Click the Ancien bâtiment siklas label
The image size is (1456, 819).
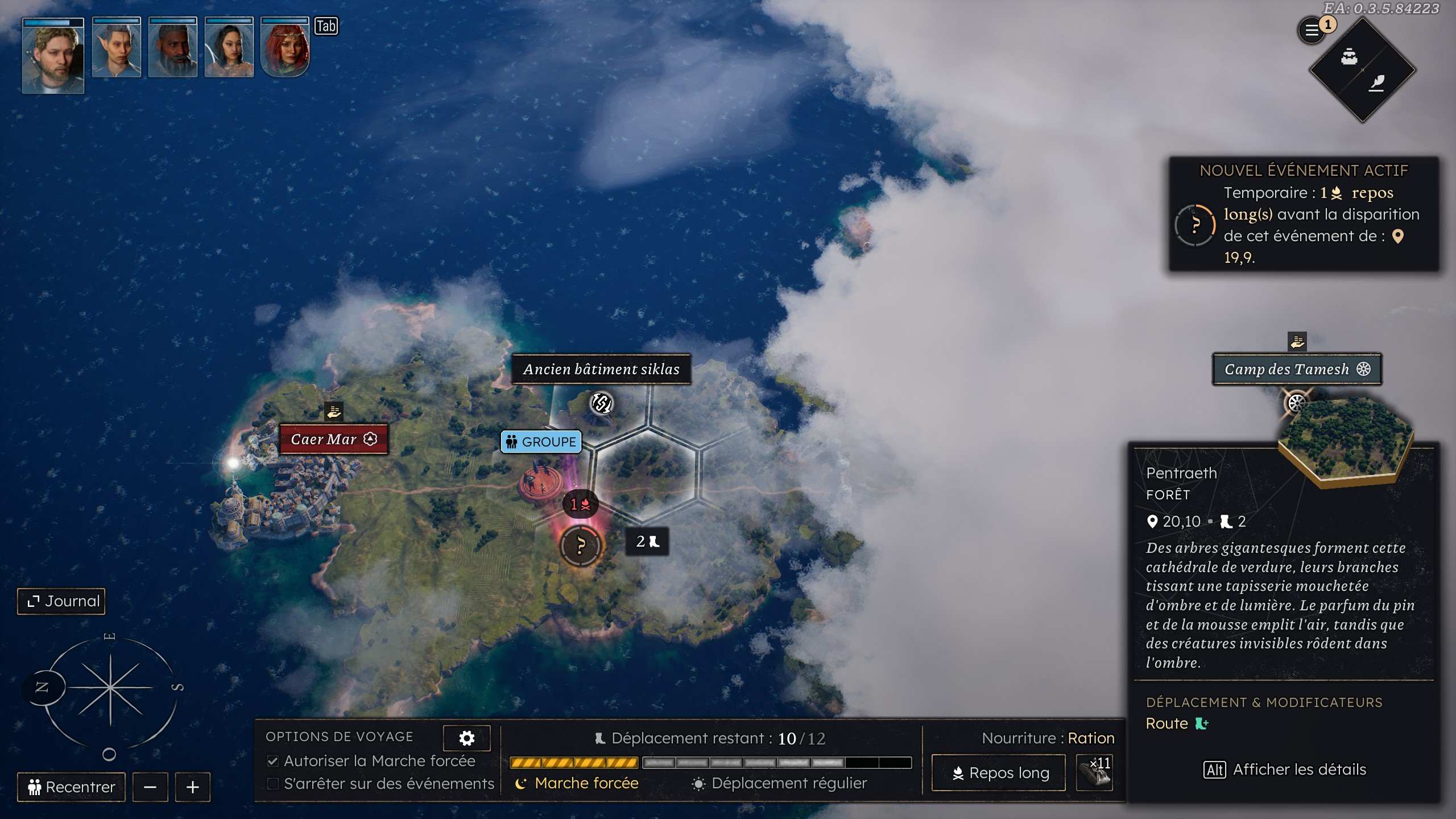pos(601,370)
